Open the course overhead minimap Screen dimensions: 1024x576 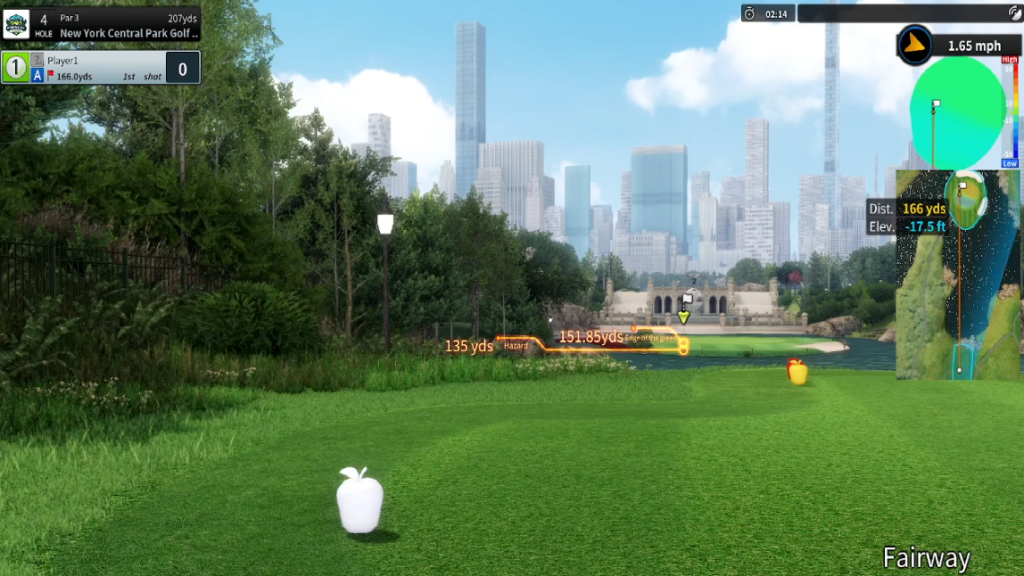pyautogui.click(x=957, y=275)
